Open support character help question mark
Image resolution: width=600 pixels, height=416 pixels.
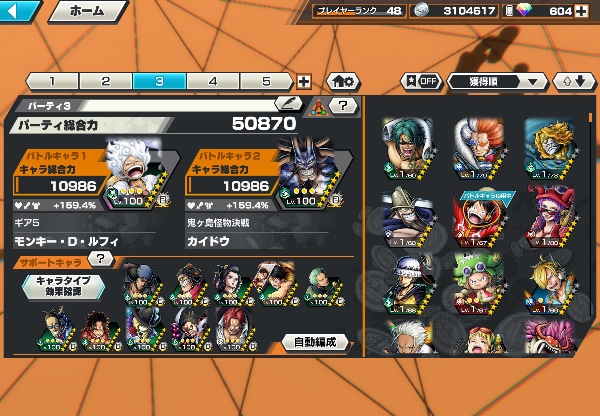101,260
